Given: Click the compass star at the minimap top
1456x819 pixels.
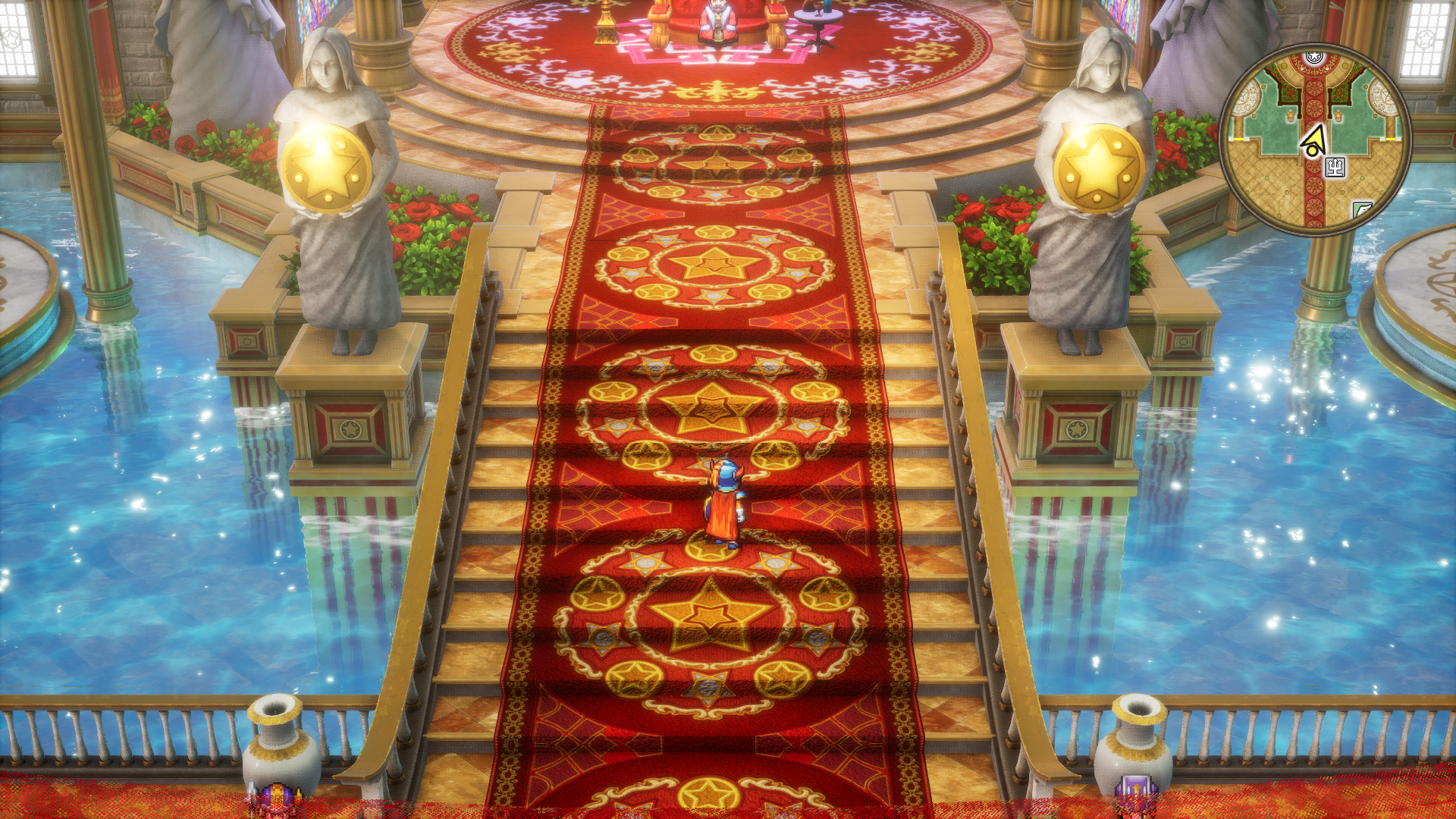Looking at the screenshot, I should coord(1313,55).
